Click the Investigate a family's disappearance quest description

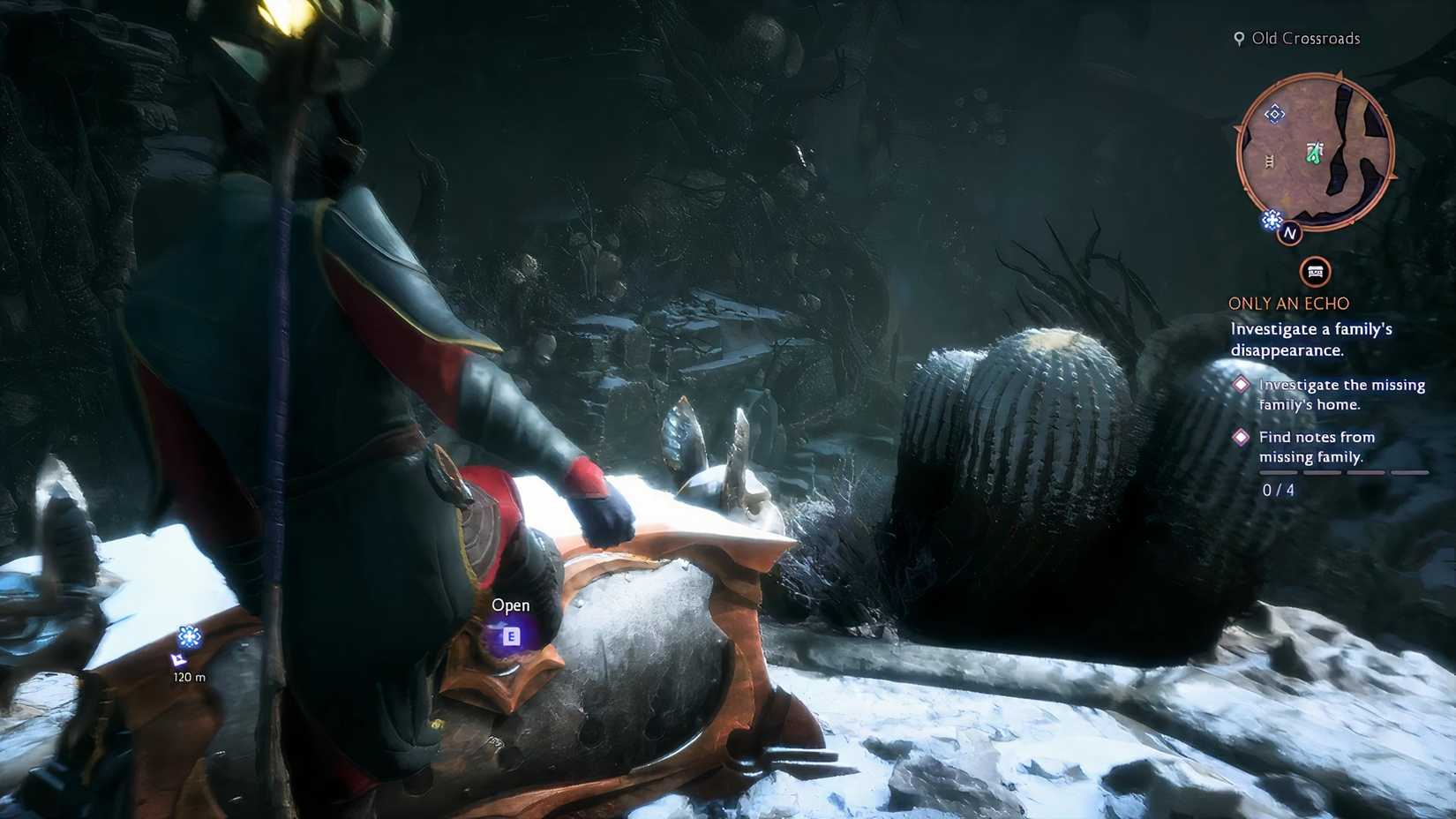[x=1309, y=339]
